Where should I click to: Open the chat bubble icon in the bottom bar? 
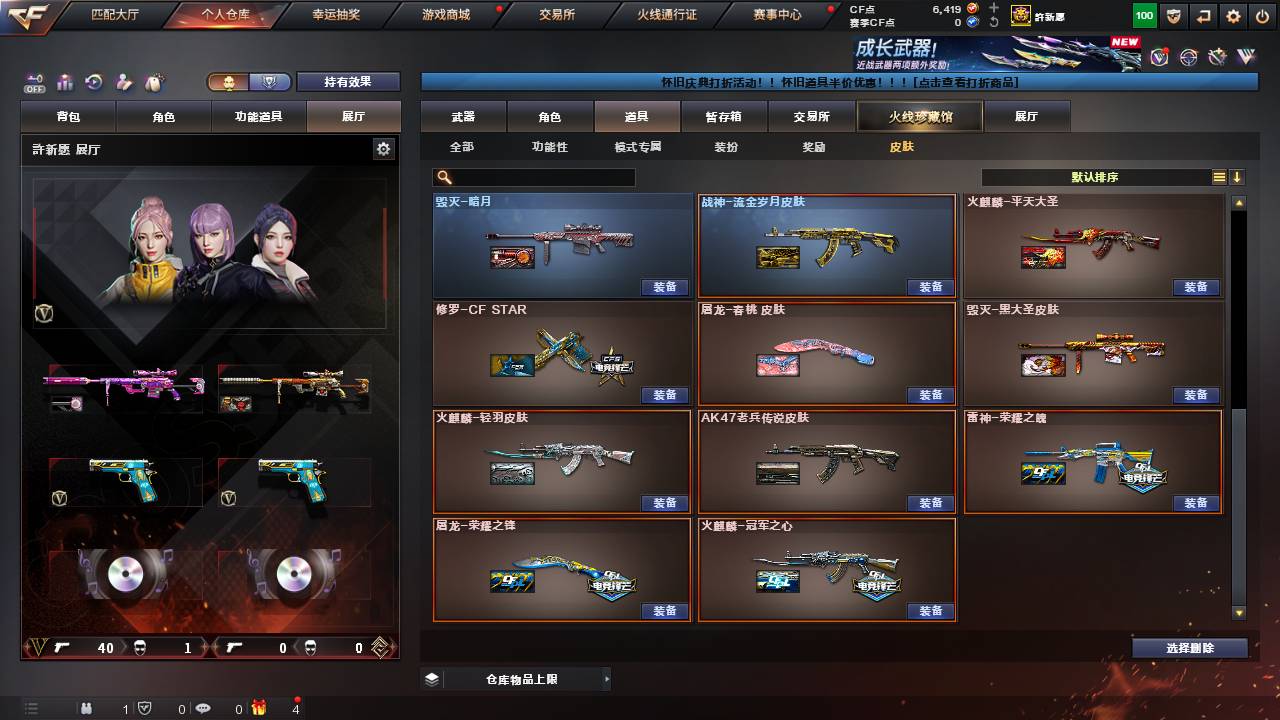[x=204, y=708]
